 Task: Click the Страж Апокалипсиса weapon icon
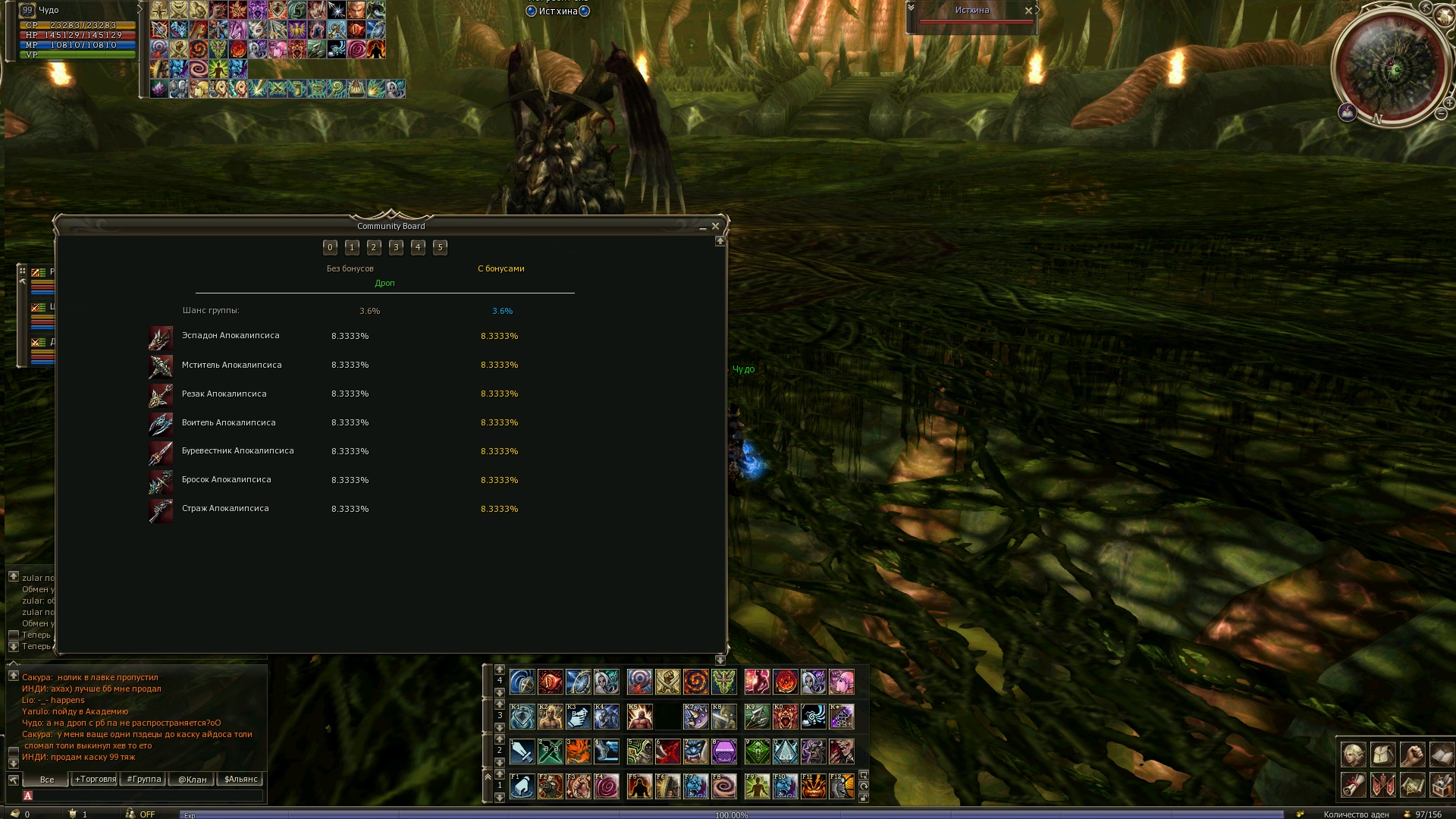tap(161, 510)
